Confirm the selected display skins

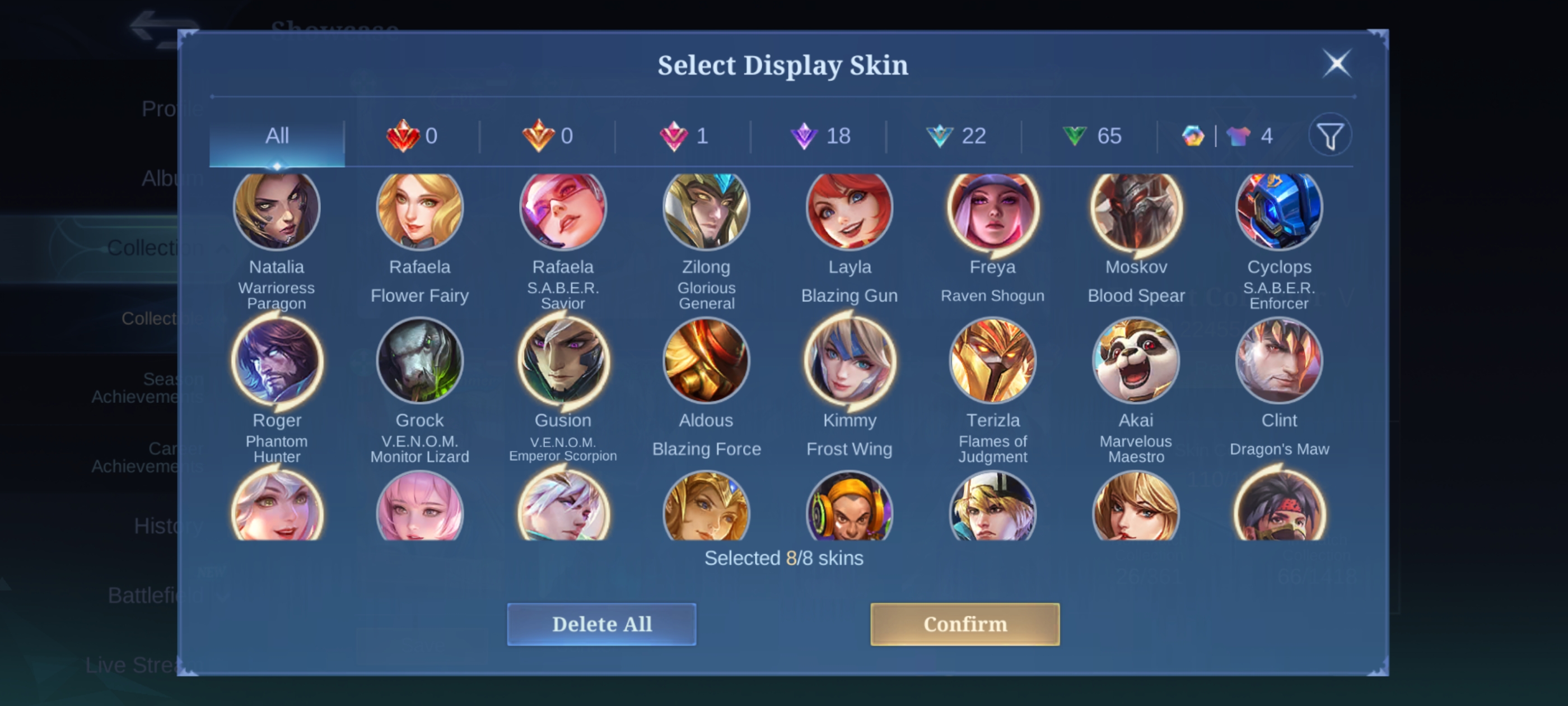click(964, 624)
